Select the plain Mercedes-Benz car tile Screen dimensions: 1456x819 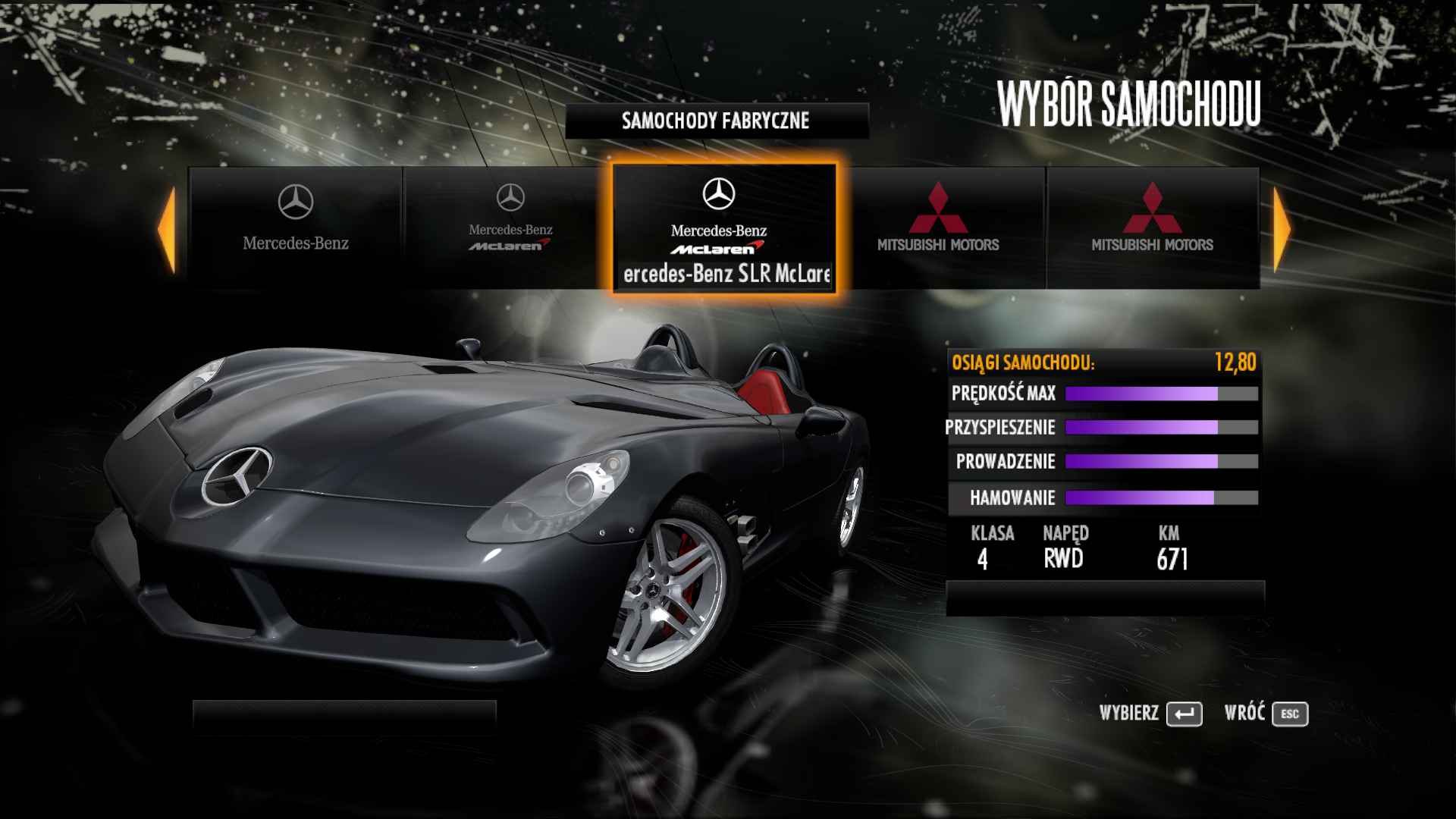coord(296,227)
